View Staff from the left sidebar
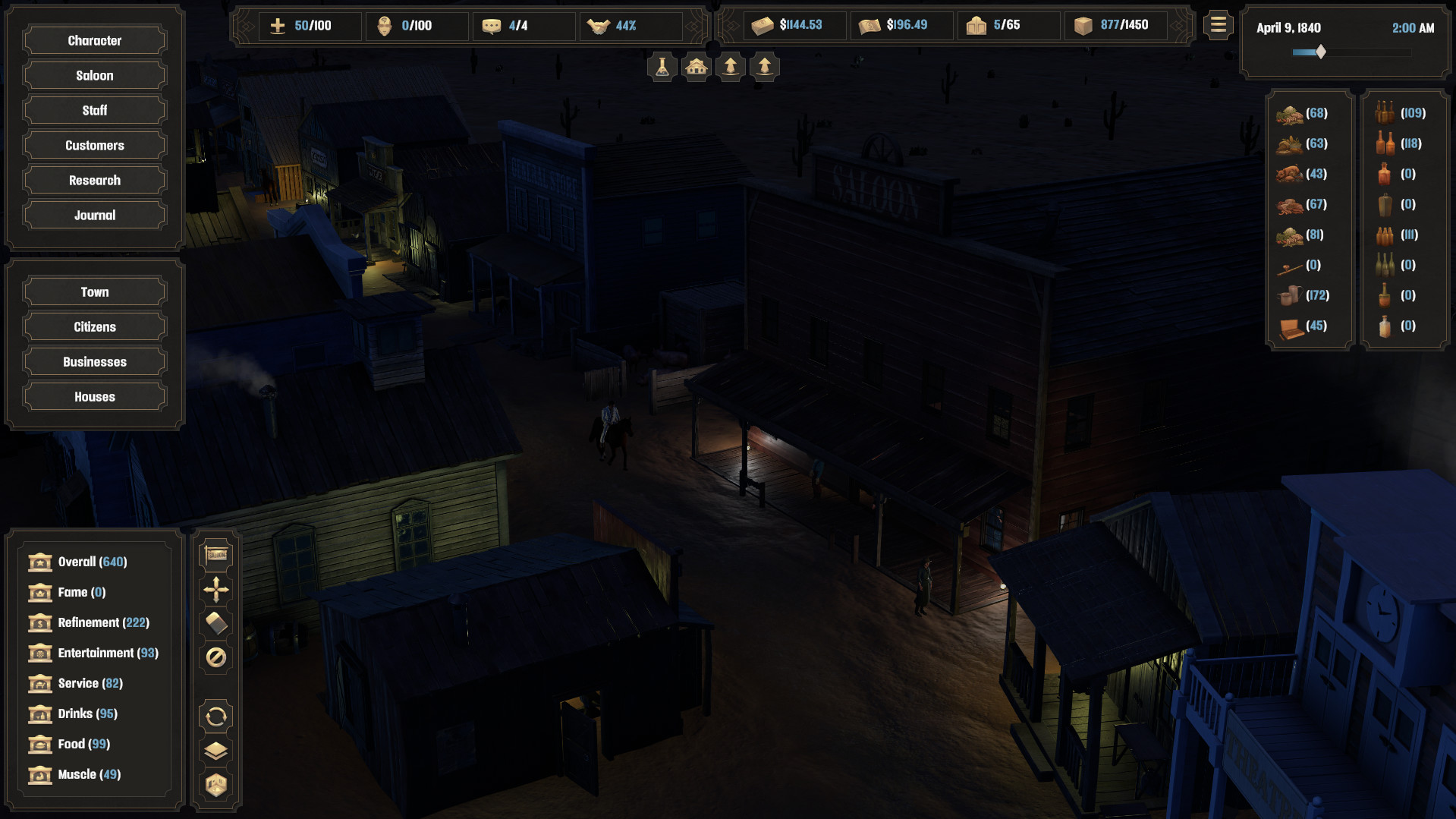Image resolution: width=1456 pixels, height=819 pixels. (93, 109)
